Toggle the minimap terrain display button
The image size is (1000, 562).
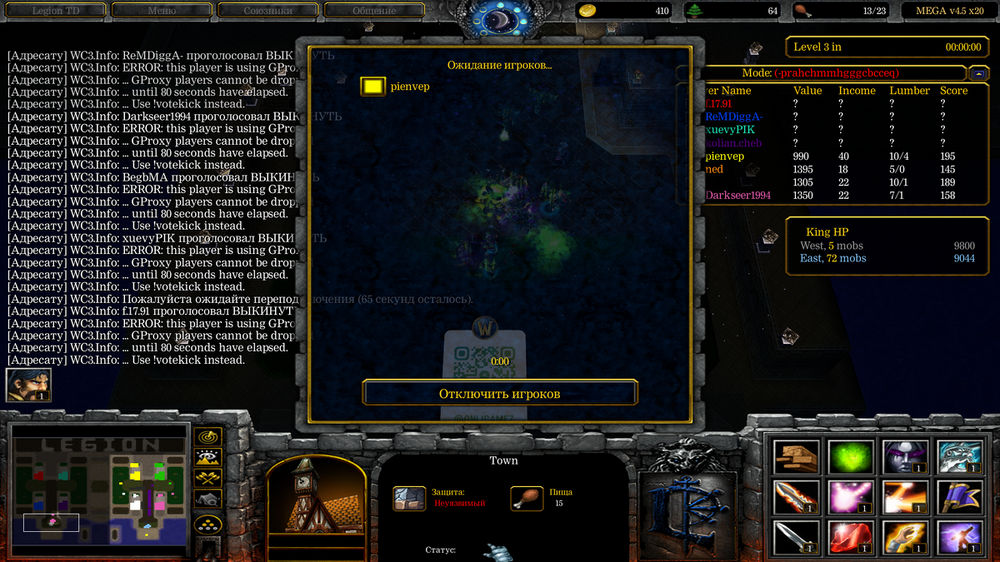(208, 458)
